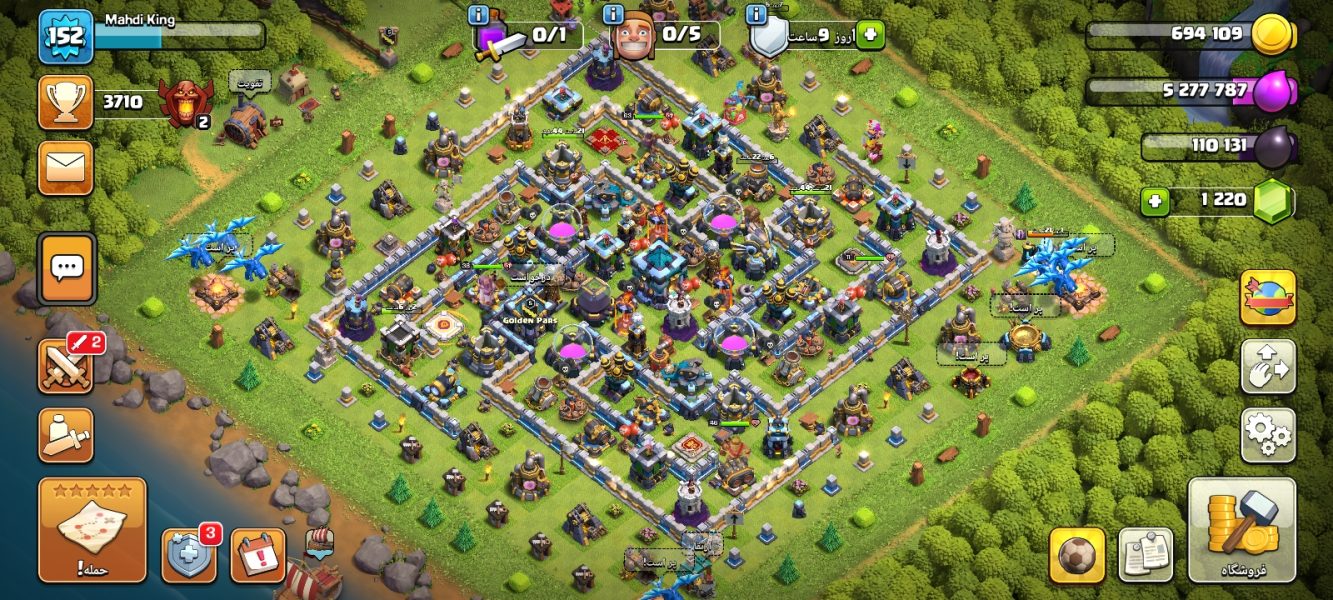The image size is (1333, 600).
Task: Open the calendar events button
Action: (258, 555)
